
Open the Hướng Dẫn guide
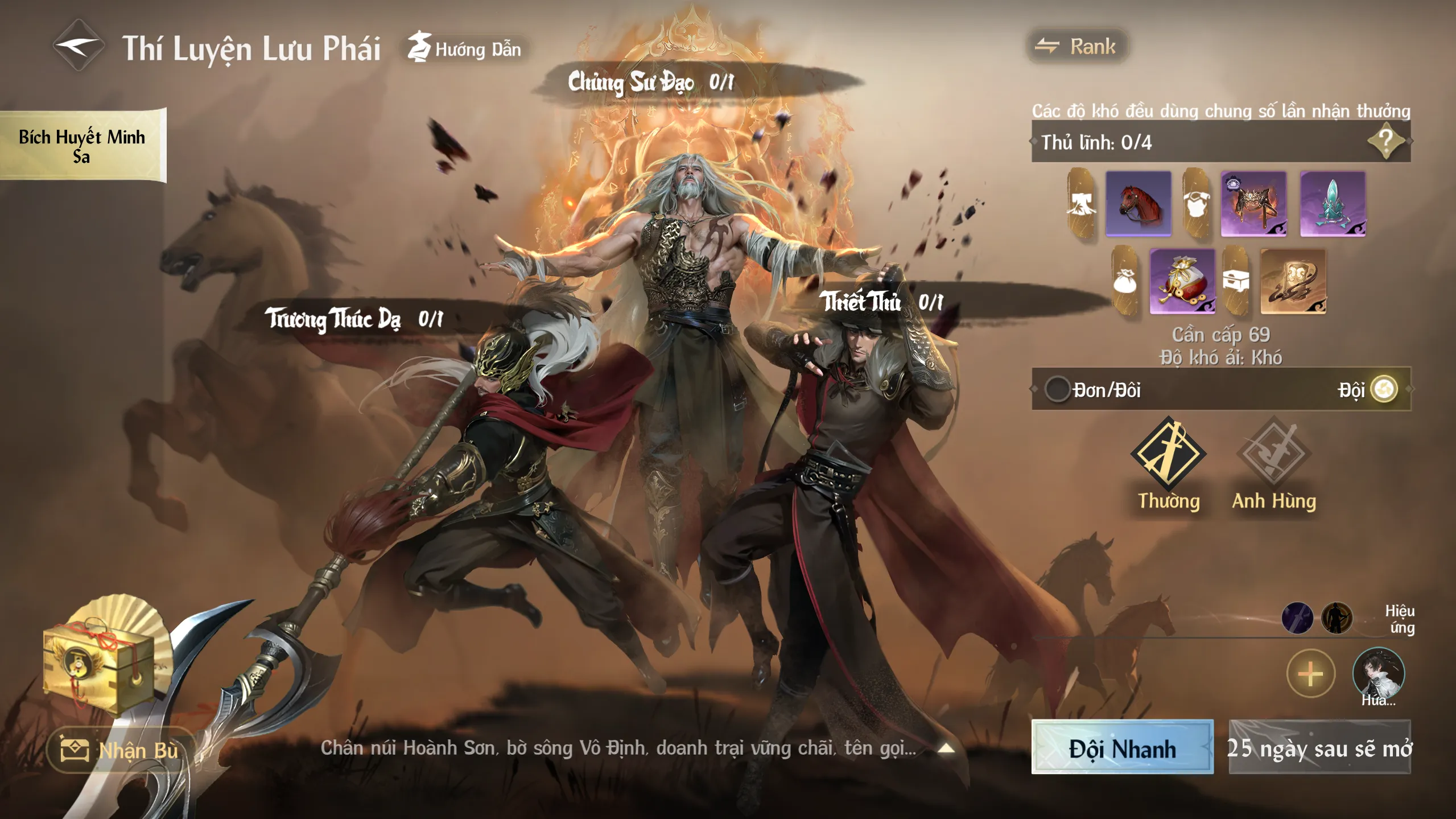pos(466,48)
